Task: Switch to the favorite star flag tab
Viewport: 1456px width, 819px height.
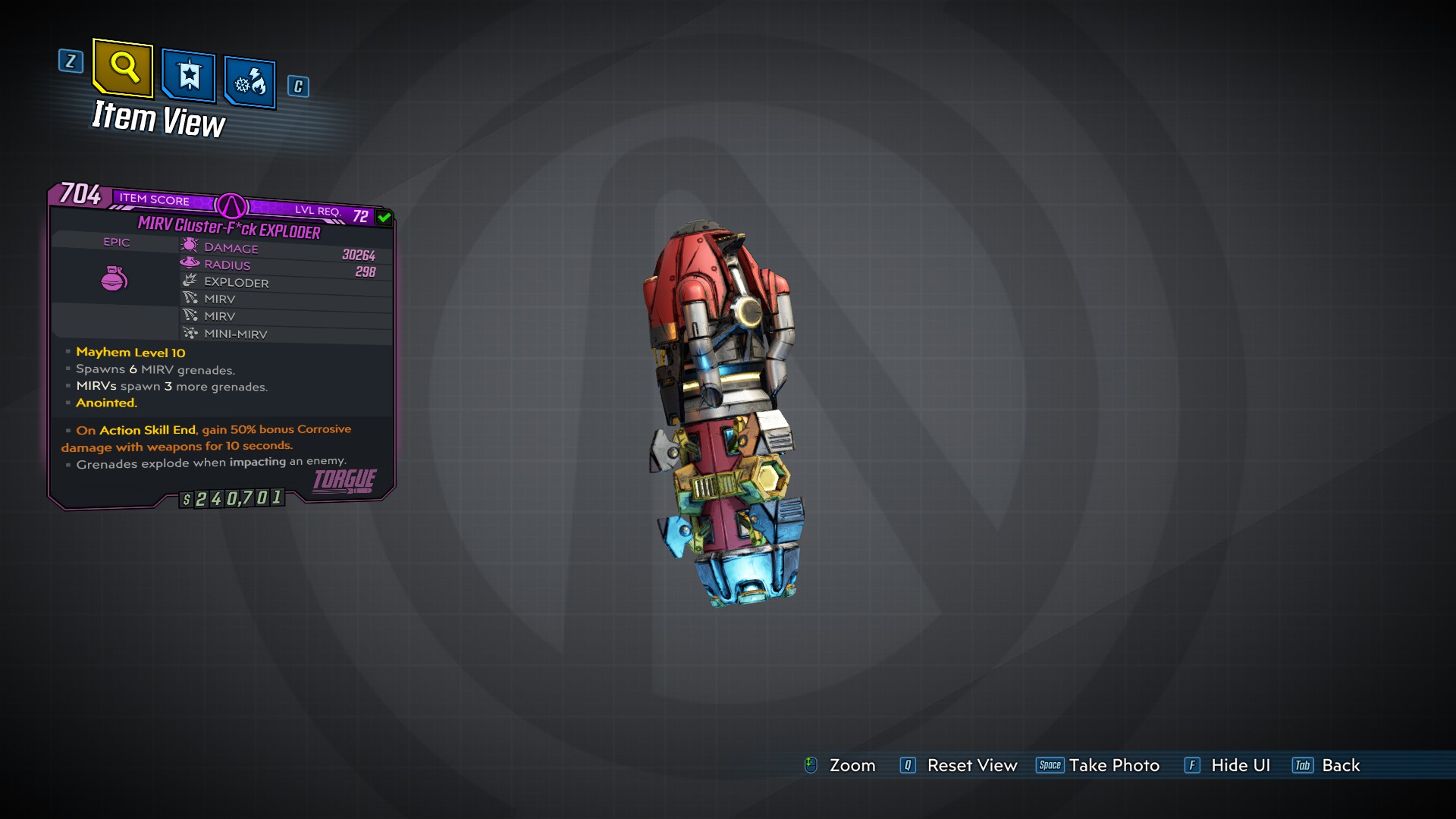Action: click(189, 76)
